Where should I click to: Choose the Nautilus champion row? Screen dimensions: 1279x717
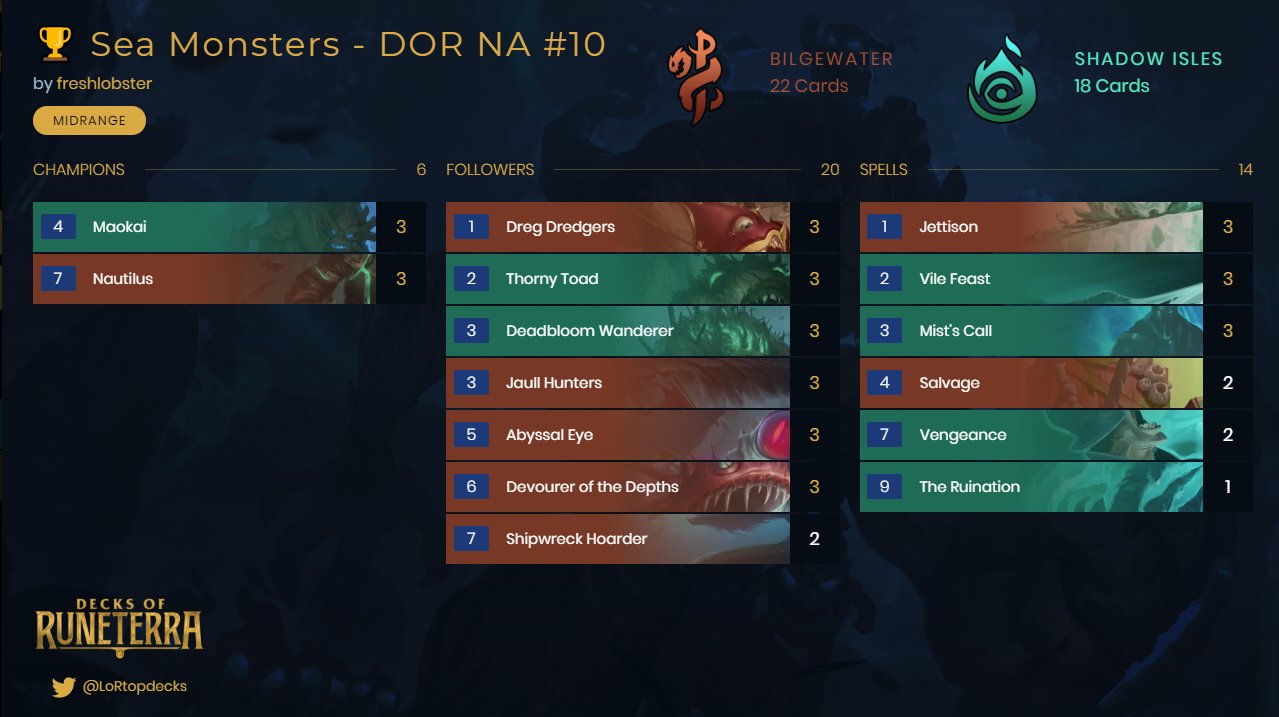(x=205, y=279)
